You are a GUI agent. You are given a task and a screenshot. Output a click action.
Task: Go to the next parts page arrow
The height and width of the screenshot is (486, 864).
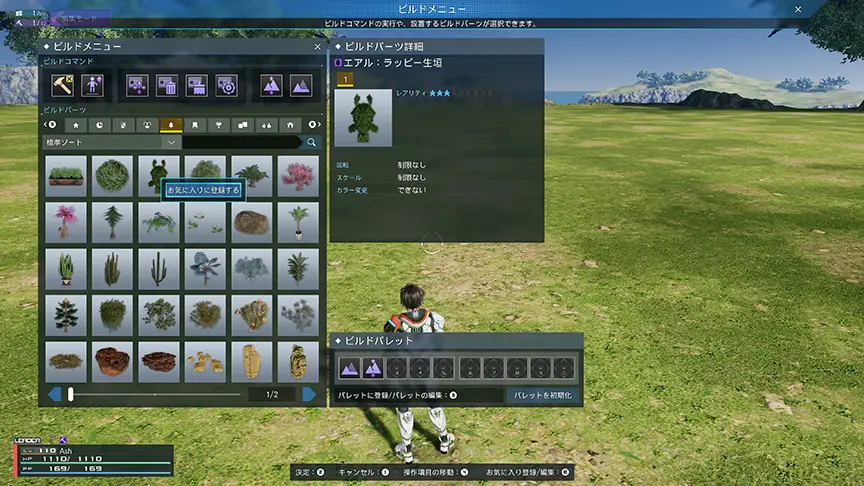(x=309, y=394)
